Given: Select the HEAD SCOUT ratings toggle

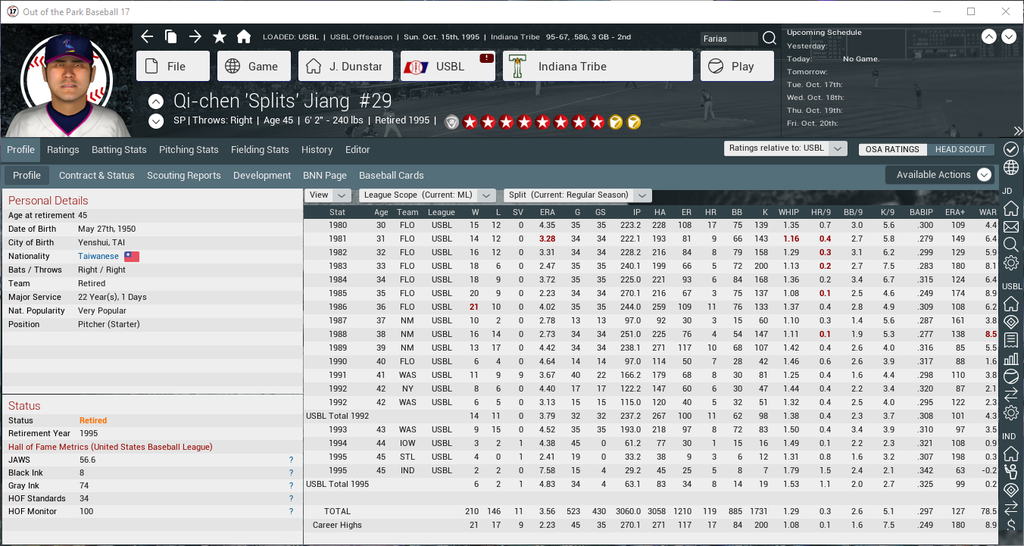Looking at the screenshot, I should pyautogui.click(x=960, y=149).
